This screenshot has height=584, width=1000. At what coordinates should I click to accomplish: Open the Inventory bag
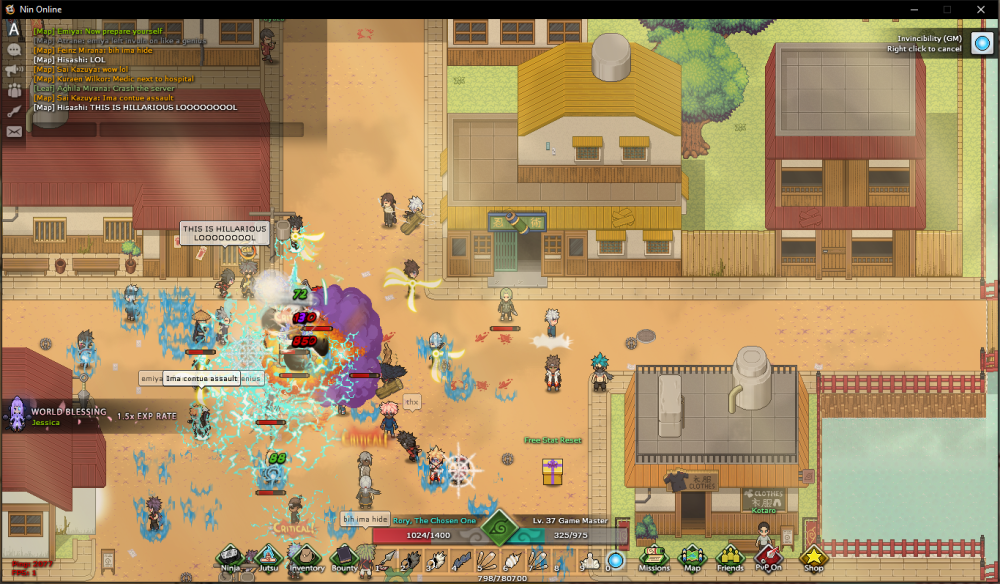(x=306, y=556)
